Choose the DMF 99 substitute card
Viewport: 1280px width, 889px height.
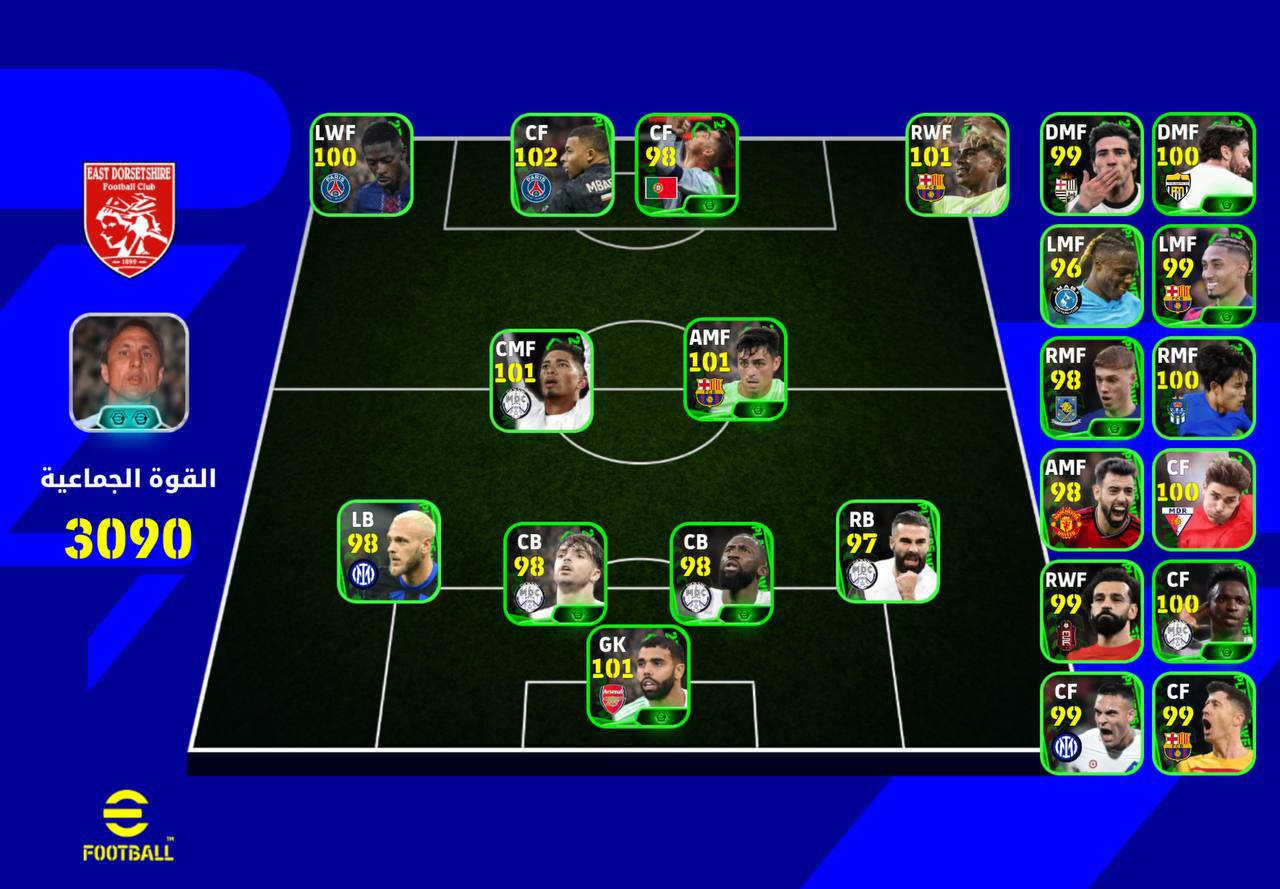pyautogui.click(x=1091, y=164)
